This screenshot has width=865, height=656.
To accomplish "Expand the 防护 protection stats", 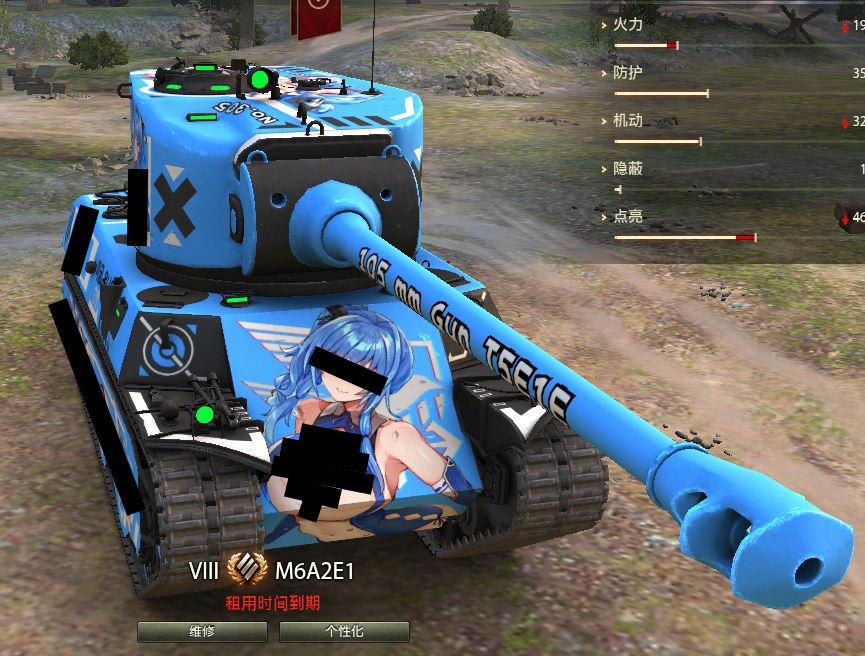I will click(627, 73).
